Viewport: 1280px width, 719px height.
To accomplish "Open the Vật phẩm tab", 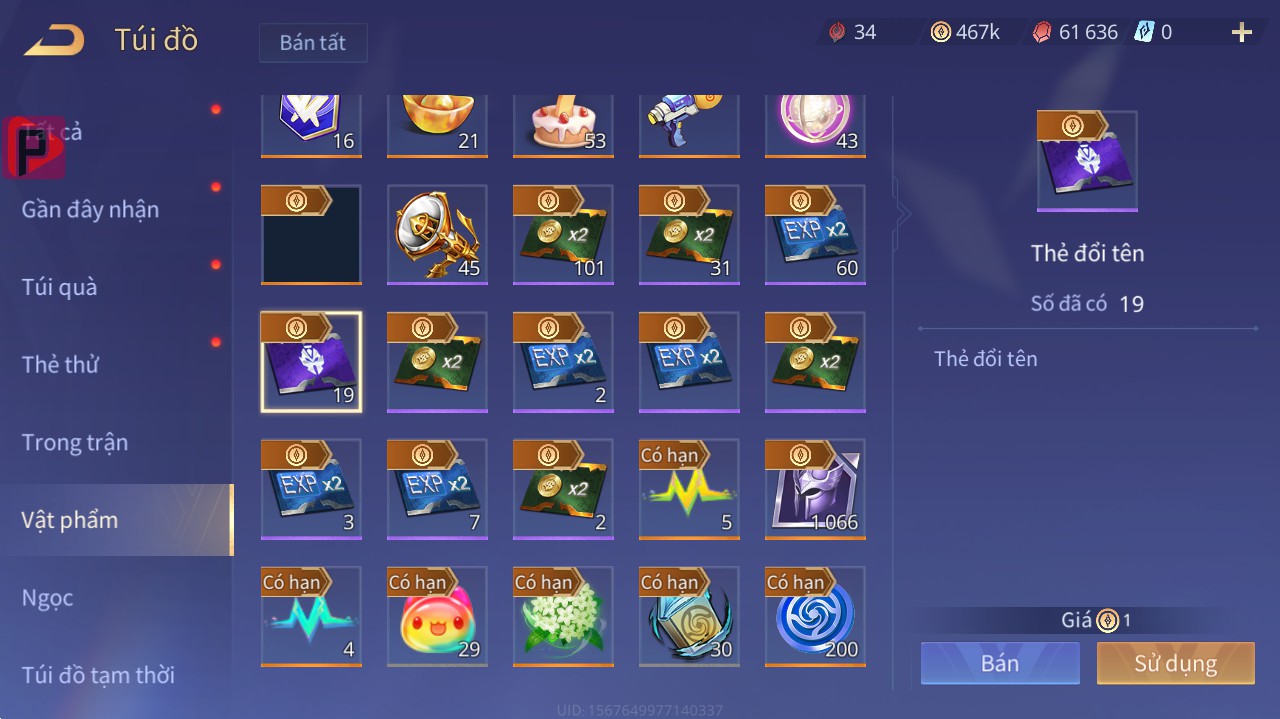I will pos(70,520).
